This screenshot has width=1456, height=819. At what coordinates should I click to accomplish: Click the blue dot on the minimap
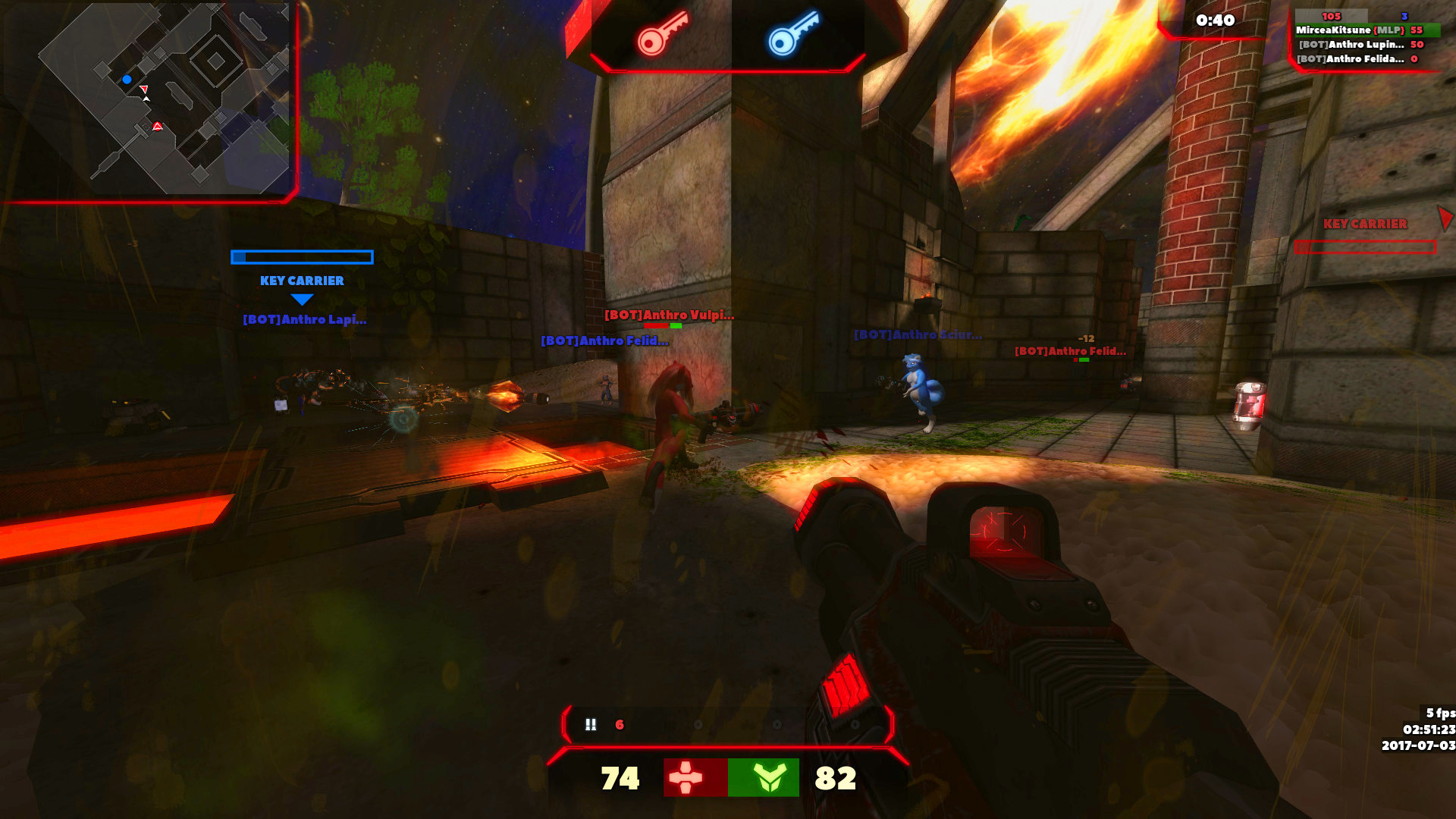[x=127, y=80]
